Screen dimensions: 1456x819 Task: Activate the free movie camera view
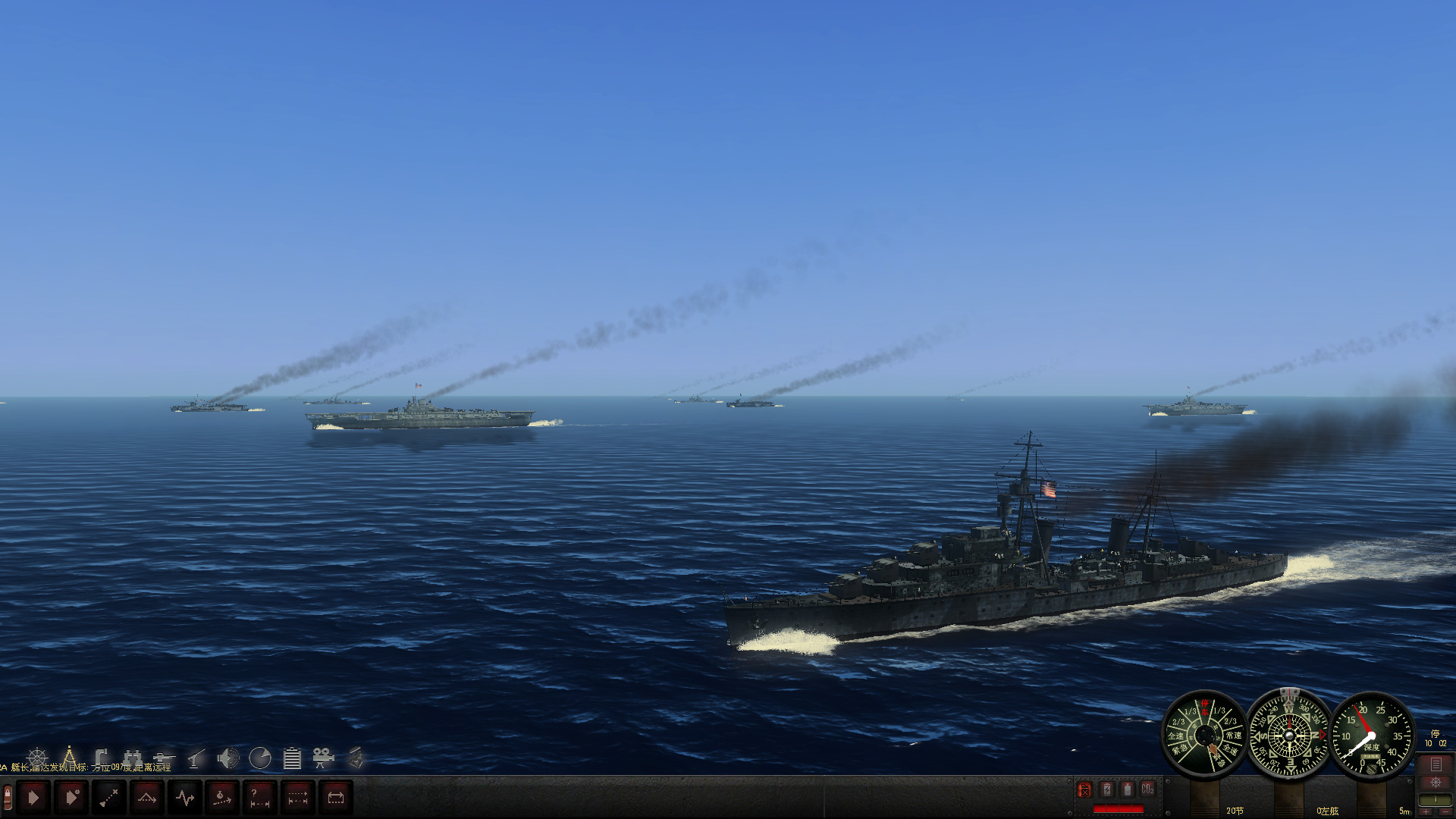pyautogui.click(x=323, y=757)
